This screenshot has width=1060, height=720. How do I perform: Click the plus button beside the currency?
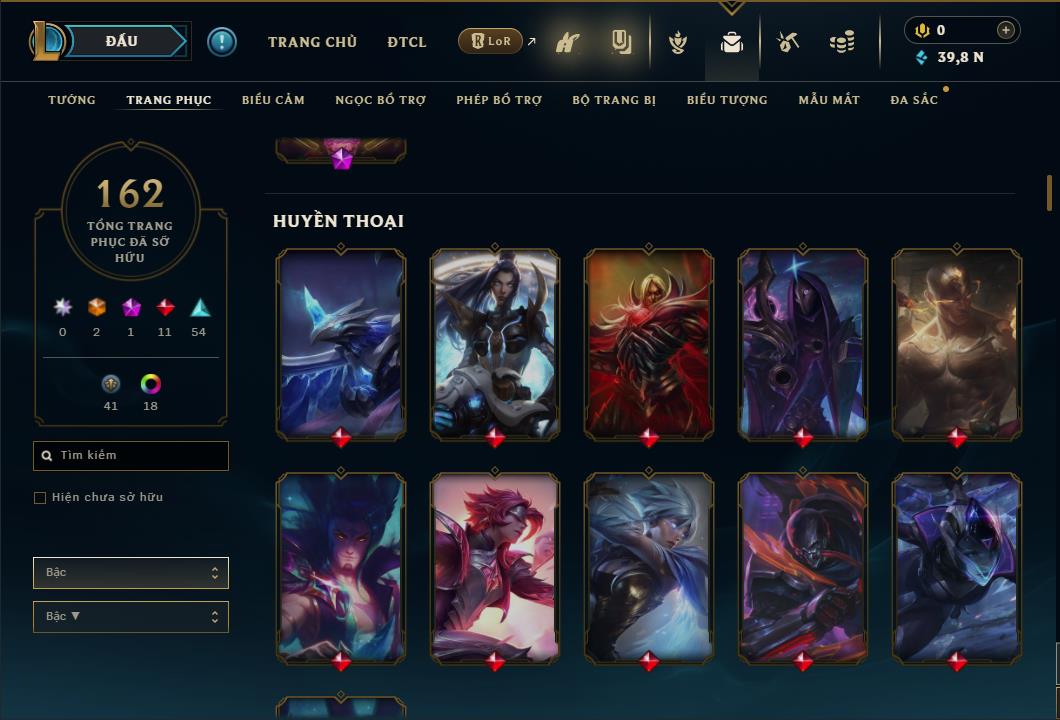click(x=1006, y=30)
